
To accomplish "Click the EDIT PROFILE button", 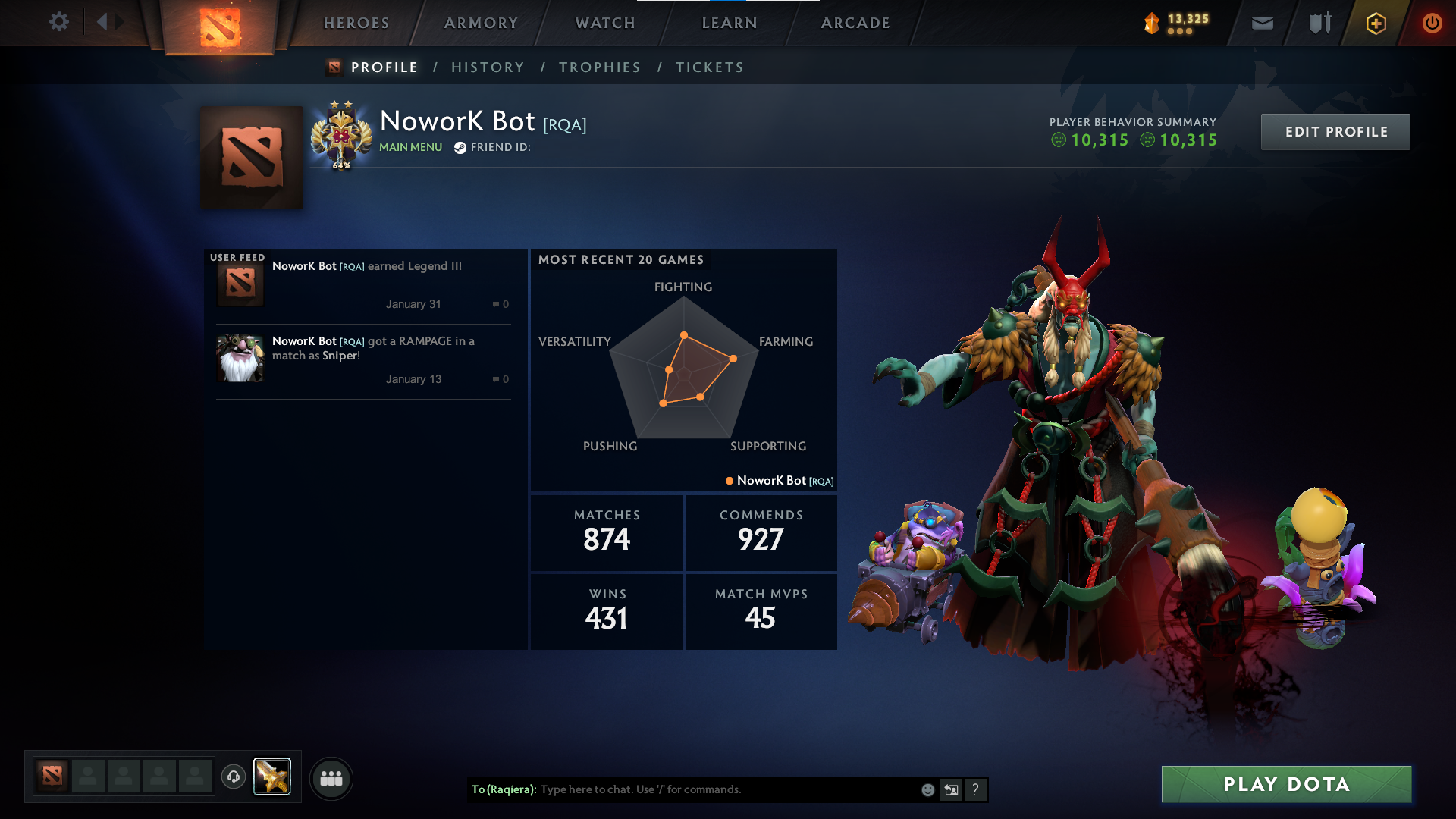I will tap(1335, 131).
